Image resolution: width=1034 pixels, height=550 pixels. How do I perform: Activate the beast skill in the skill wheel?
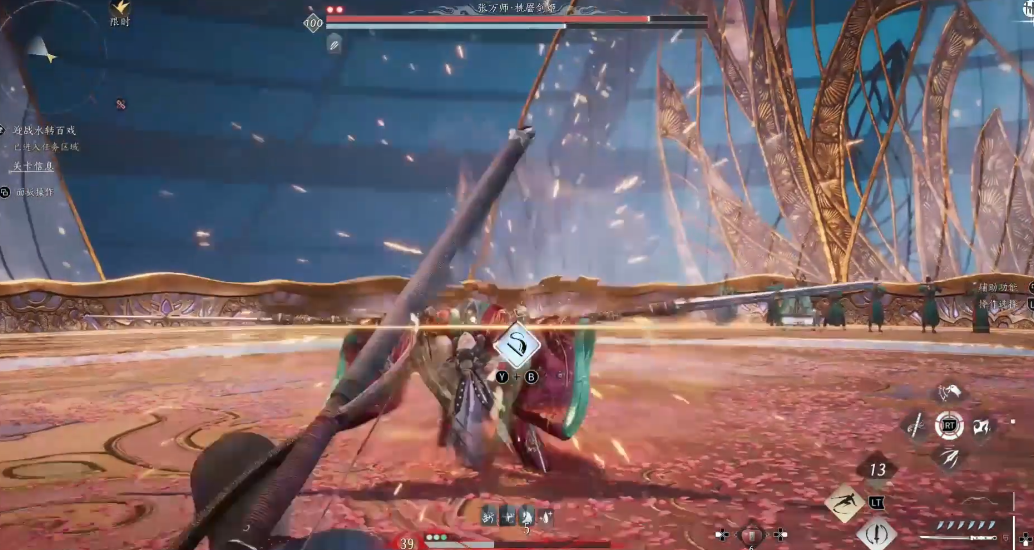click(x=982, y=426)
